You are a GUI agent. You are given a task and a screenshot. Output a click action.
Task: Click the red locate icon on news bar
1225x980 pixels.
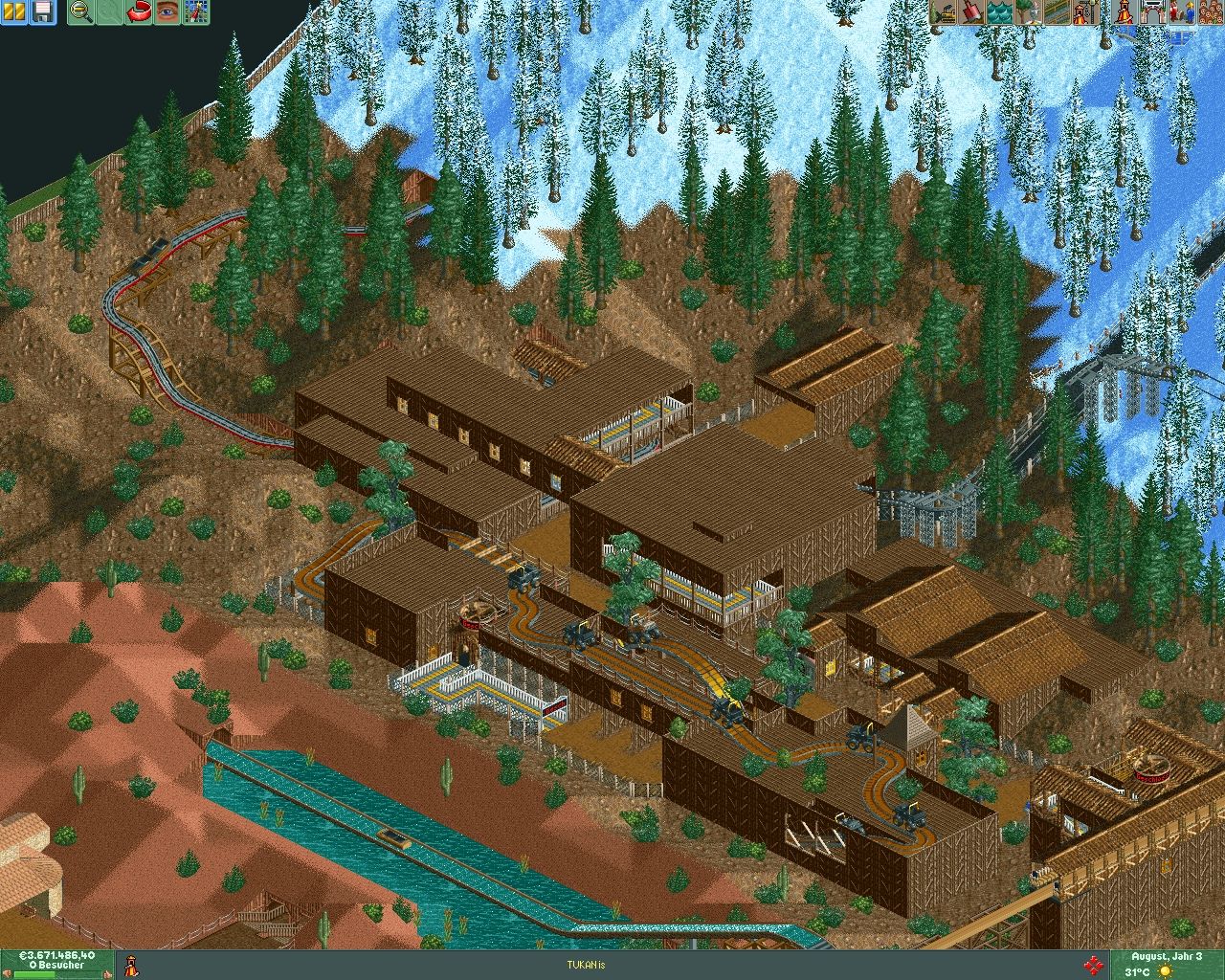coord(1094,965)
